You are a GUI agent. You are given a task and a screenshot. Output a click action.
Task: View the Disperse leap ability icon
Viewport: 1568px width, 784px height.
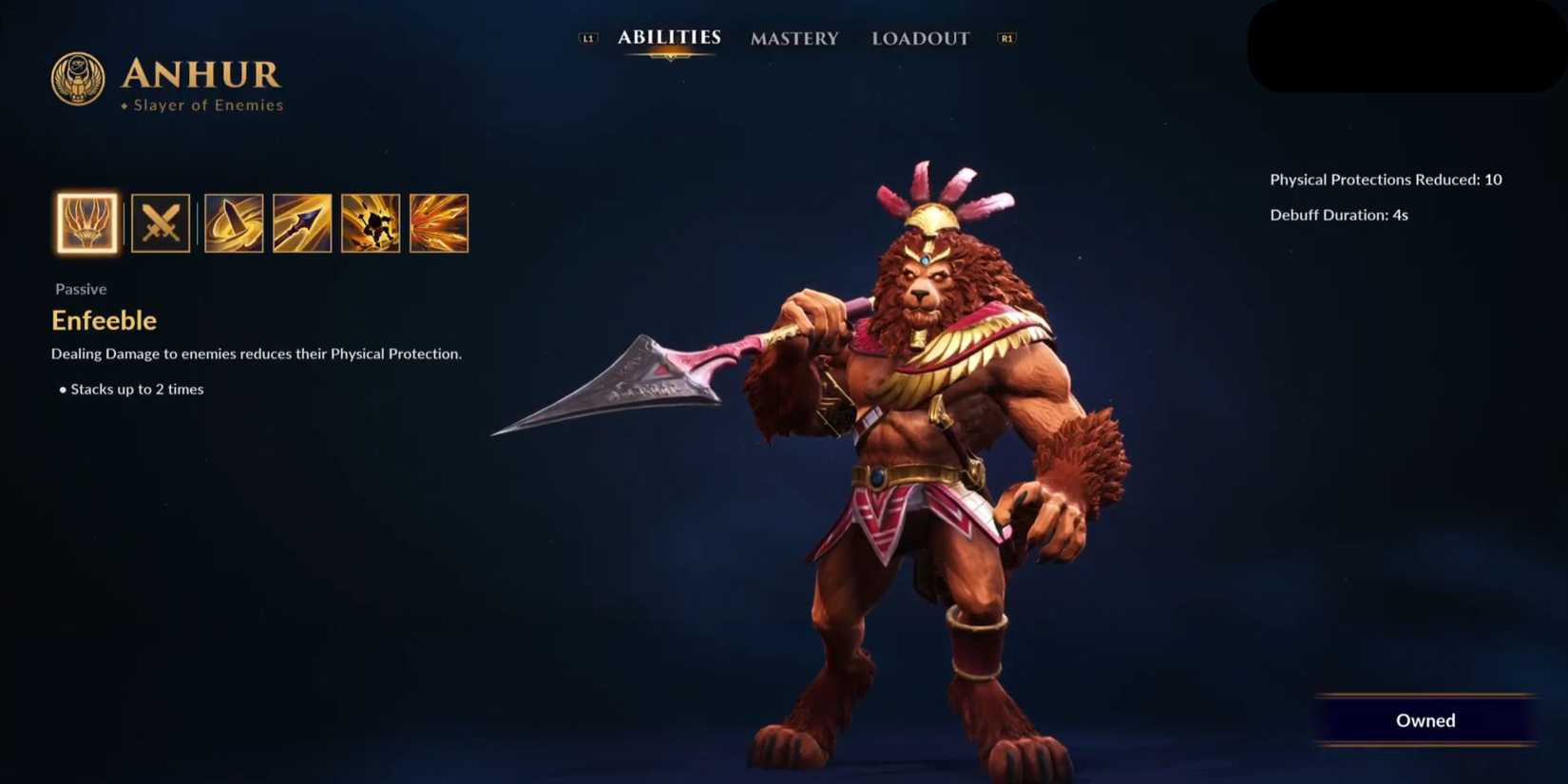(x=371, y=223)
